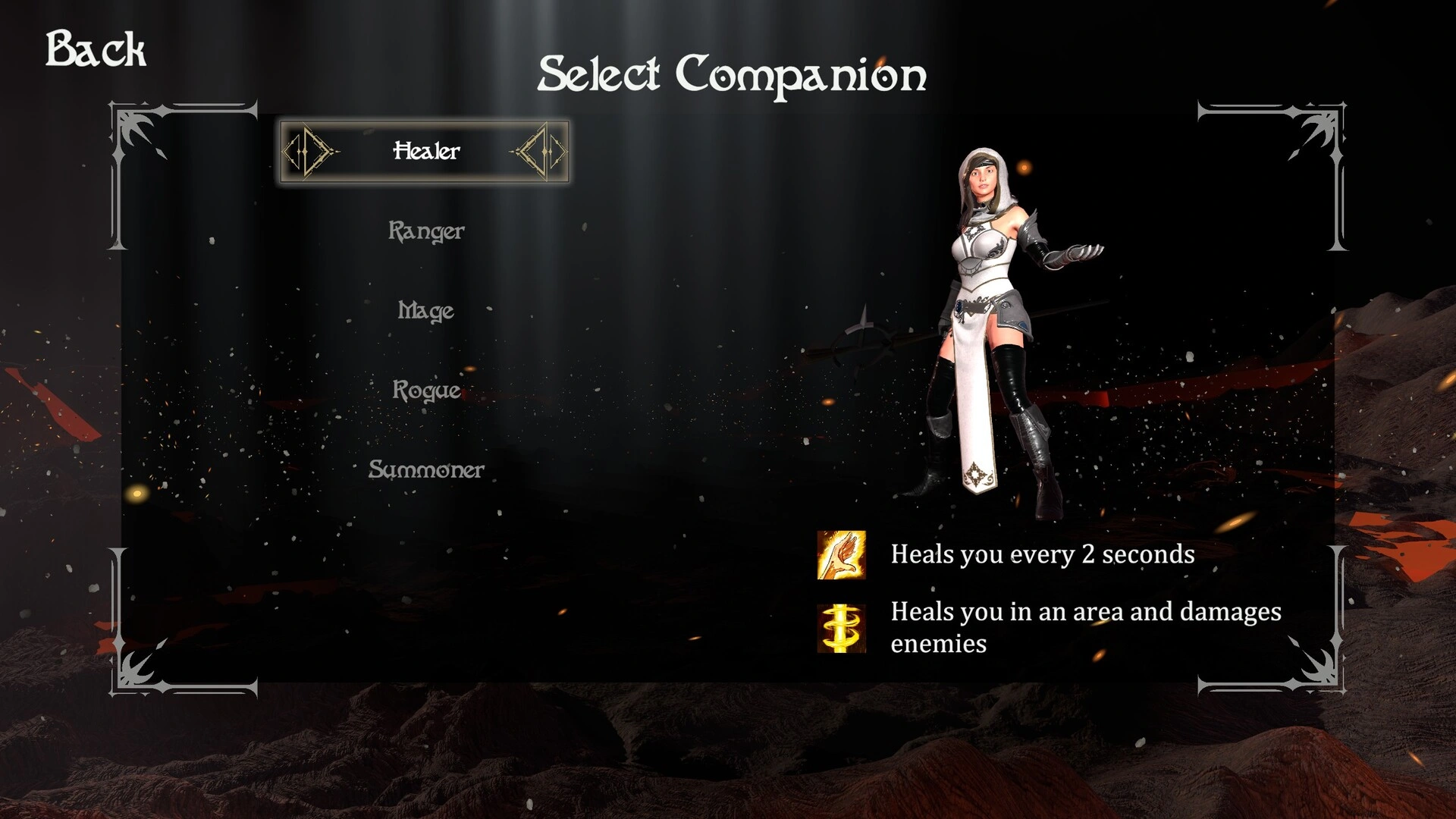Select the Rogue companion
This screenshot has width=1456, height=819.
426,390
